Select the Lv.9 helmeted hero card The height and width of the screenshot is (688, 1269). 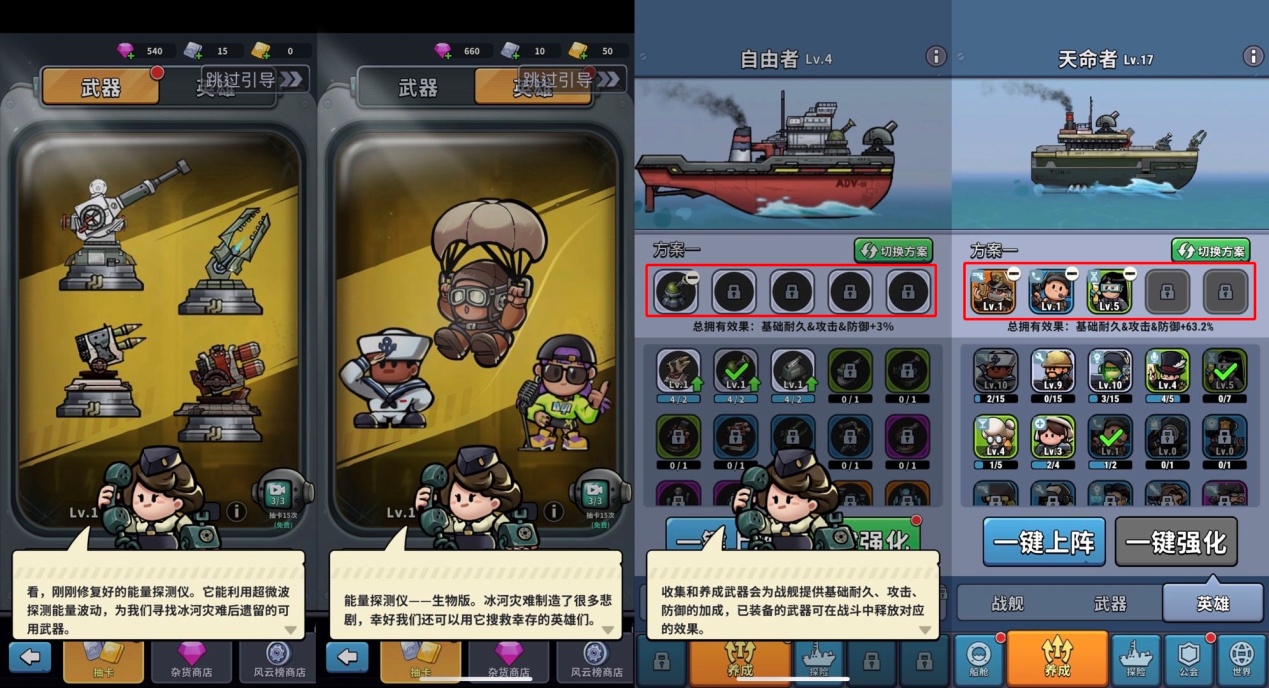click(1053, 372)
